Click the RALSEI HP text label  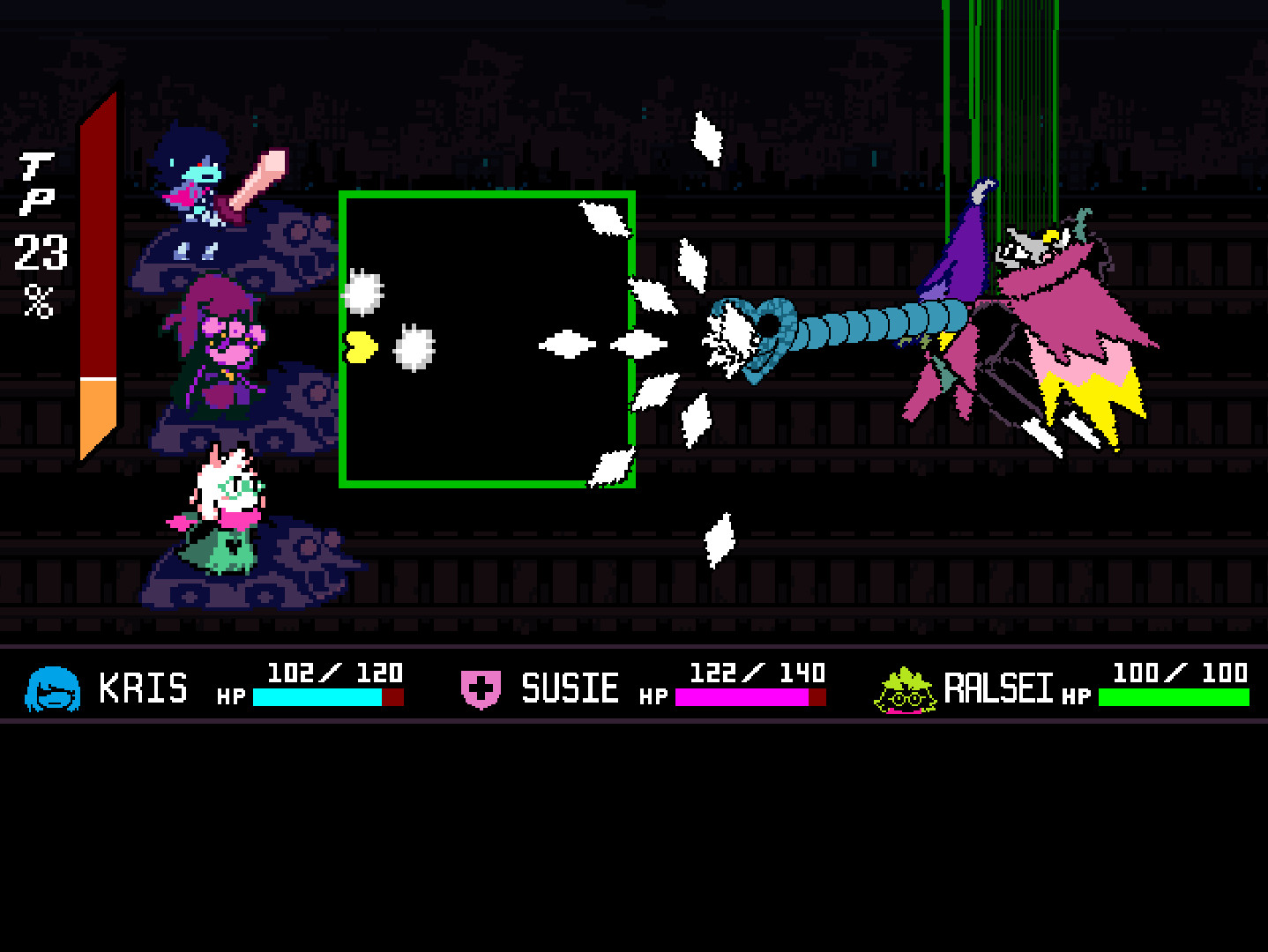coord(1074,696)
